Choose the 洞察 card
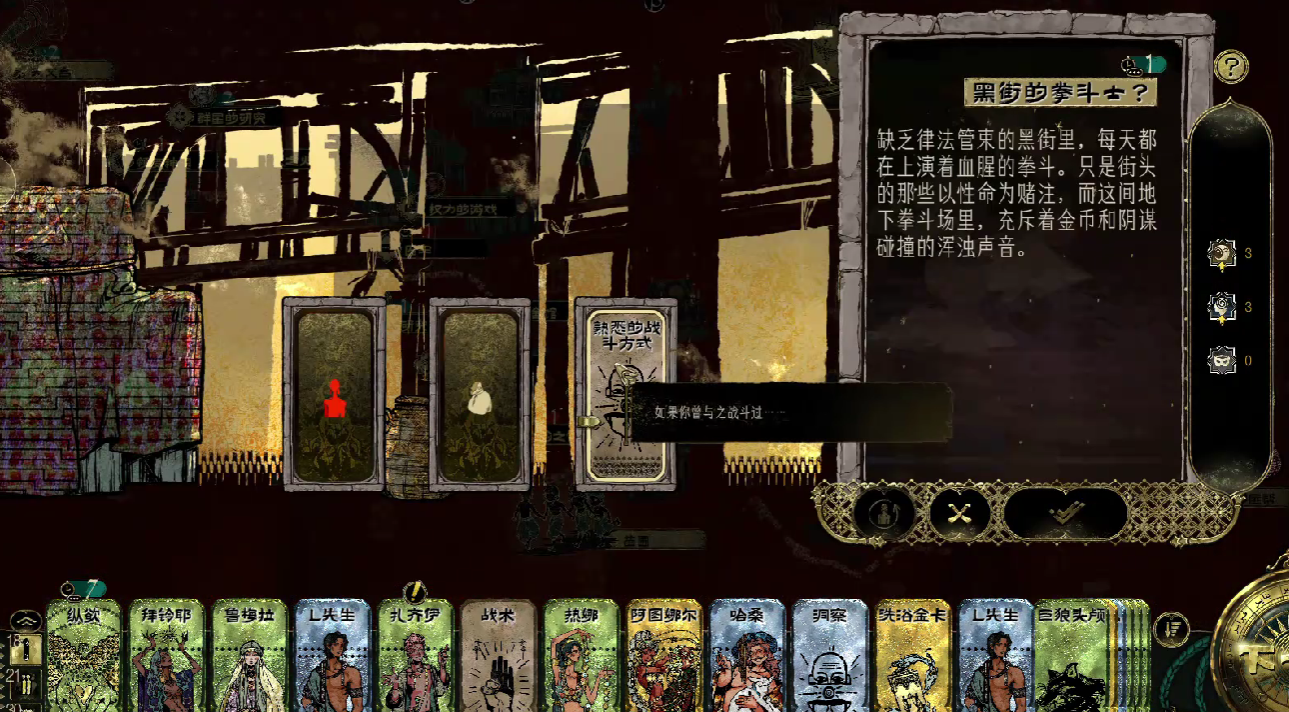 [831, 656]
